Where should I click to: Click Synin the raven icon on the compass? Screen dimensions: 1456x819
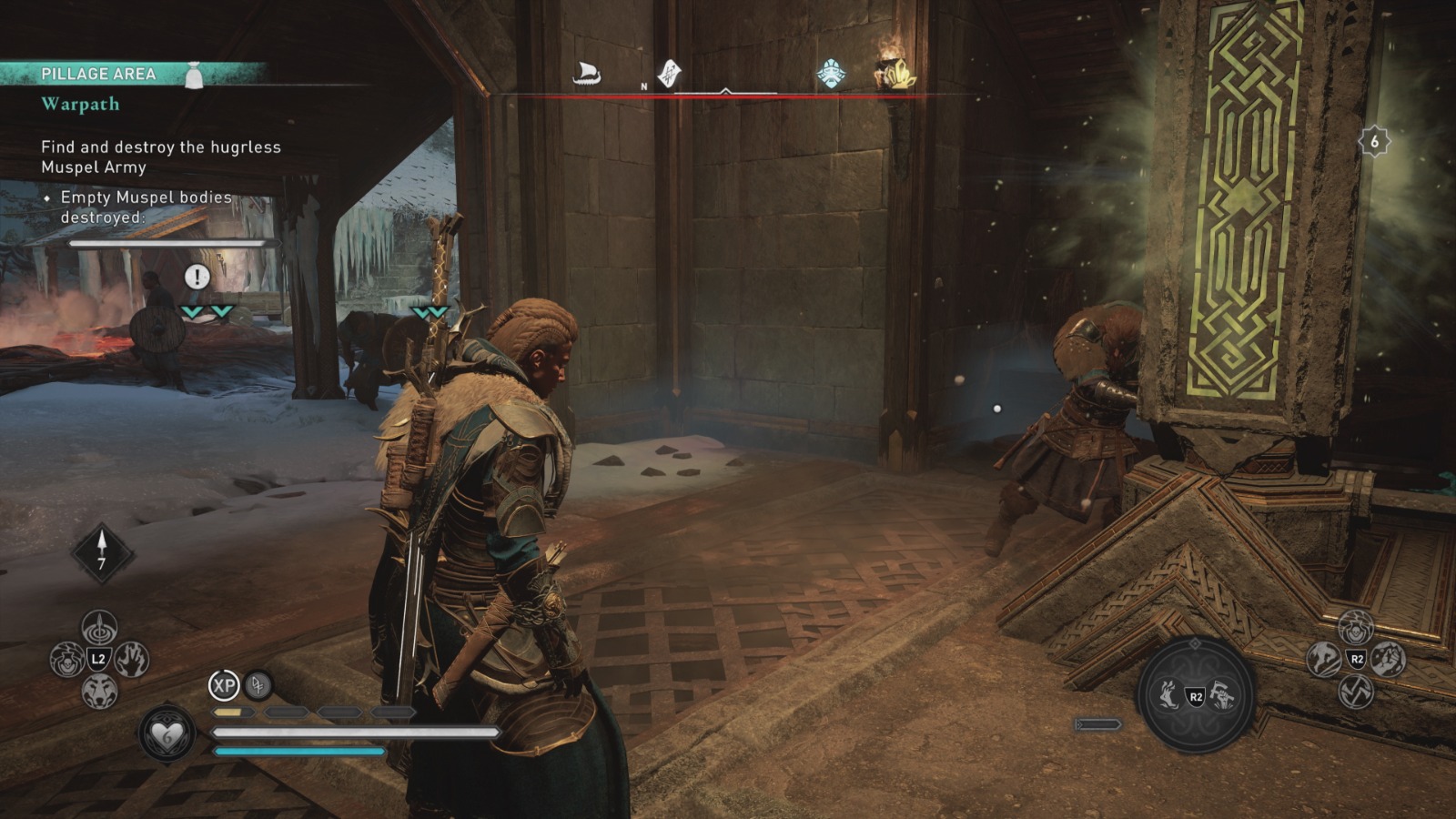point(670,73)
